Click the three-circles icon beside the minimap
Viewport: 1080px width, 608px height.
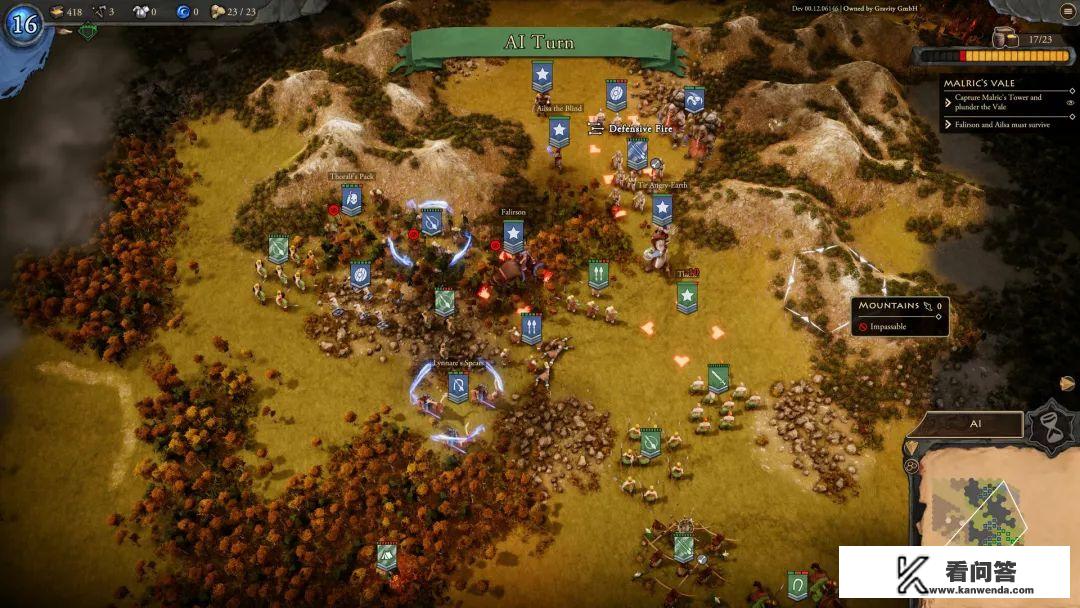point(911,465)
